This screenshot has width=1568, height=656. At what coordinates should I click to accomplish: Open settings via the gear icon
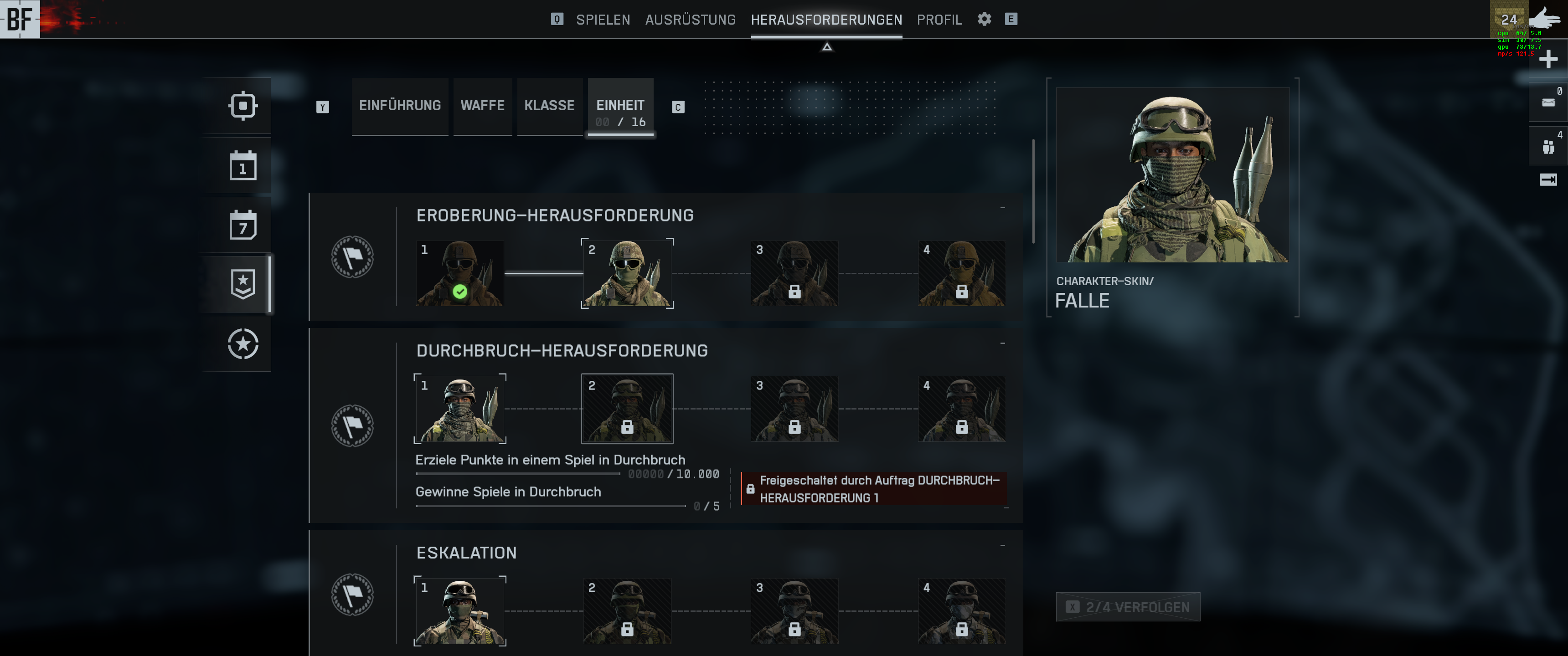(x=984, y=20)
